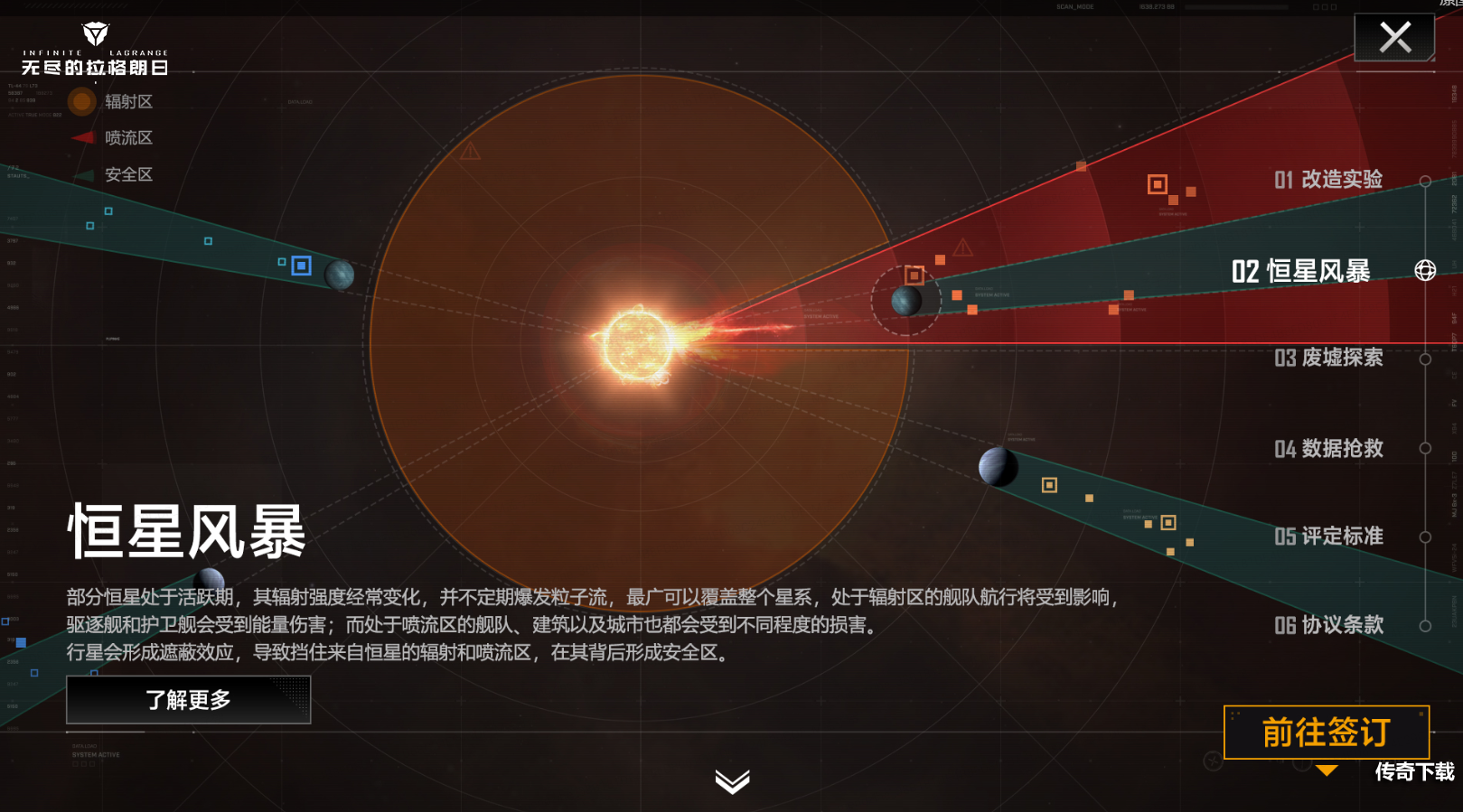Toggle the 安全区 safe zone legend
Screen dimensions: 1463x812
click(129, 174)
